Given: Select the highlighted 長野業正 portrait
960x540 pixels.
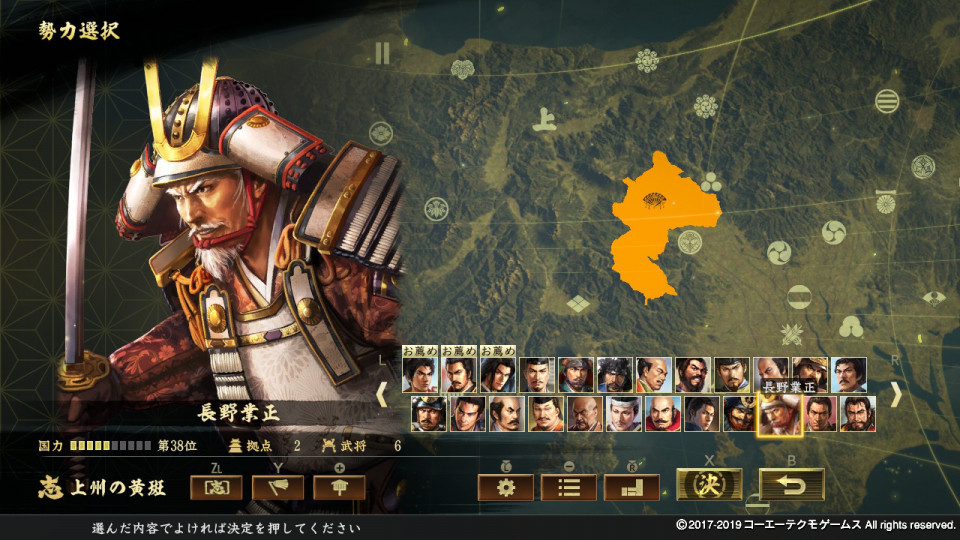Looking at the screenshot, I should (776, 414).
